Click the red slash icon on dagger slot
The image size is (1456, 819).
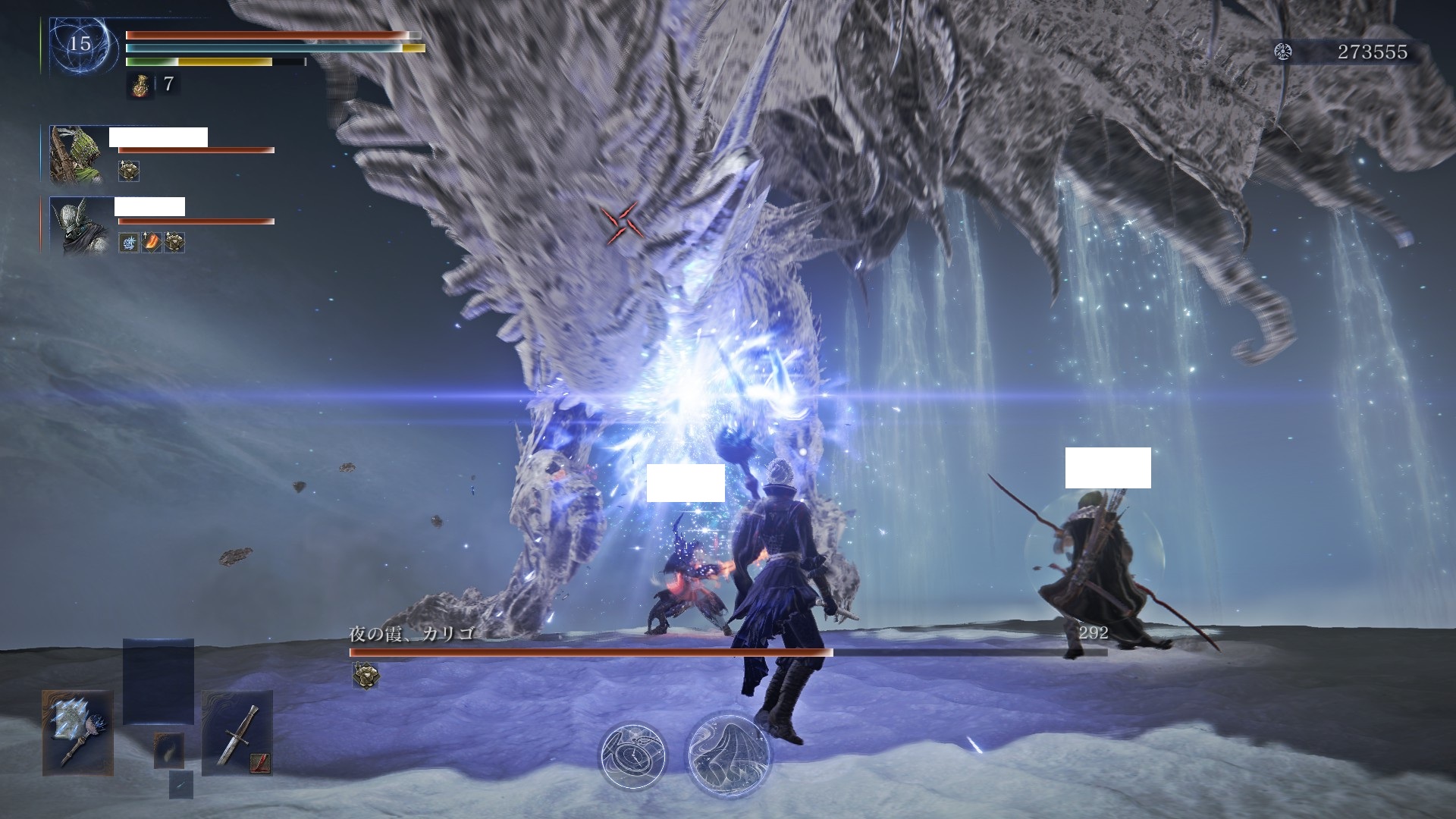click(260, 761)
